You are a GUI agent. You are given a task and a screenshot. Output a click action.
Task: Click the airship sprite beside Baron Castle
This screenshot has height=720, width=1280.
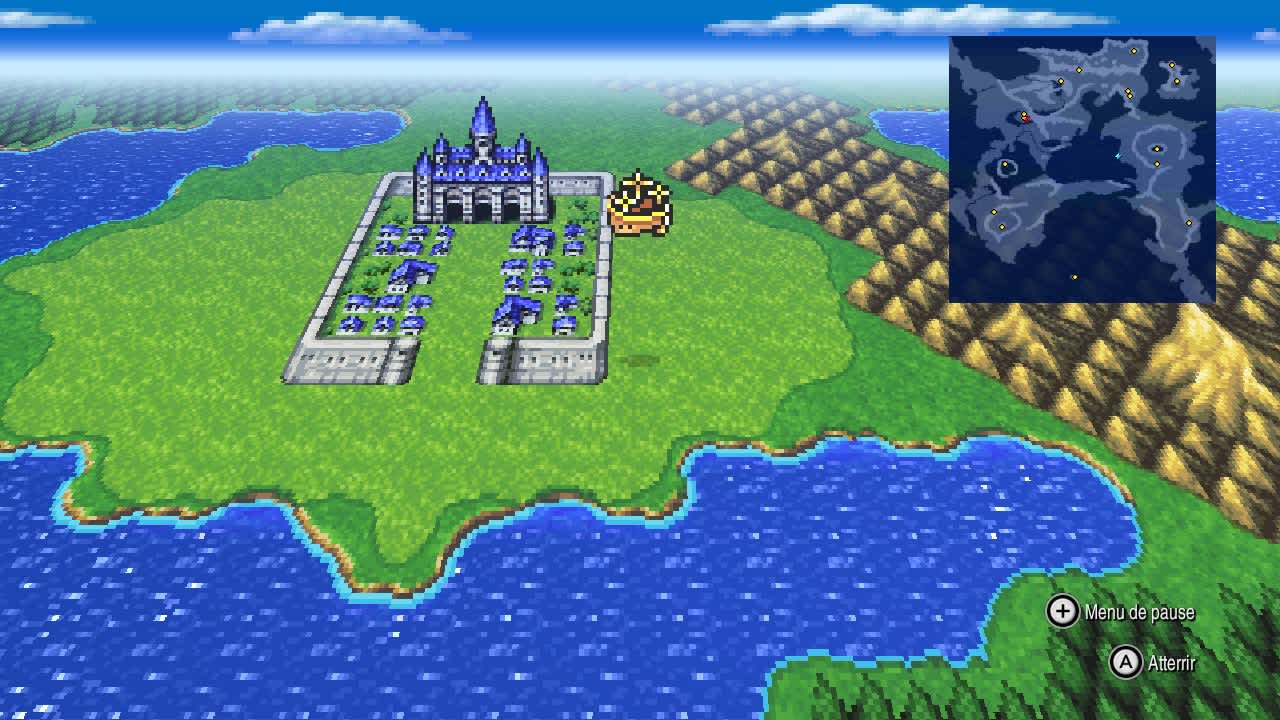click(640, 202)
